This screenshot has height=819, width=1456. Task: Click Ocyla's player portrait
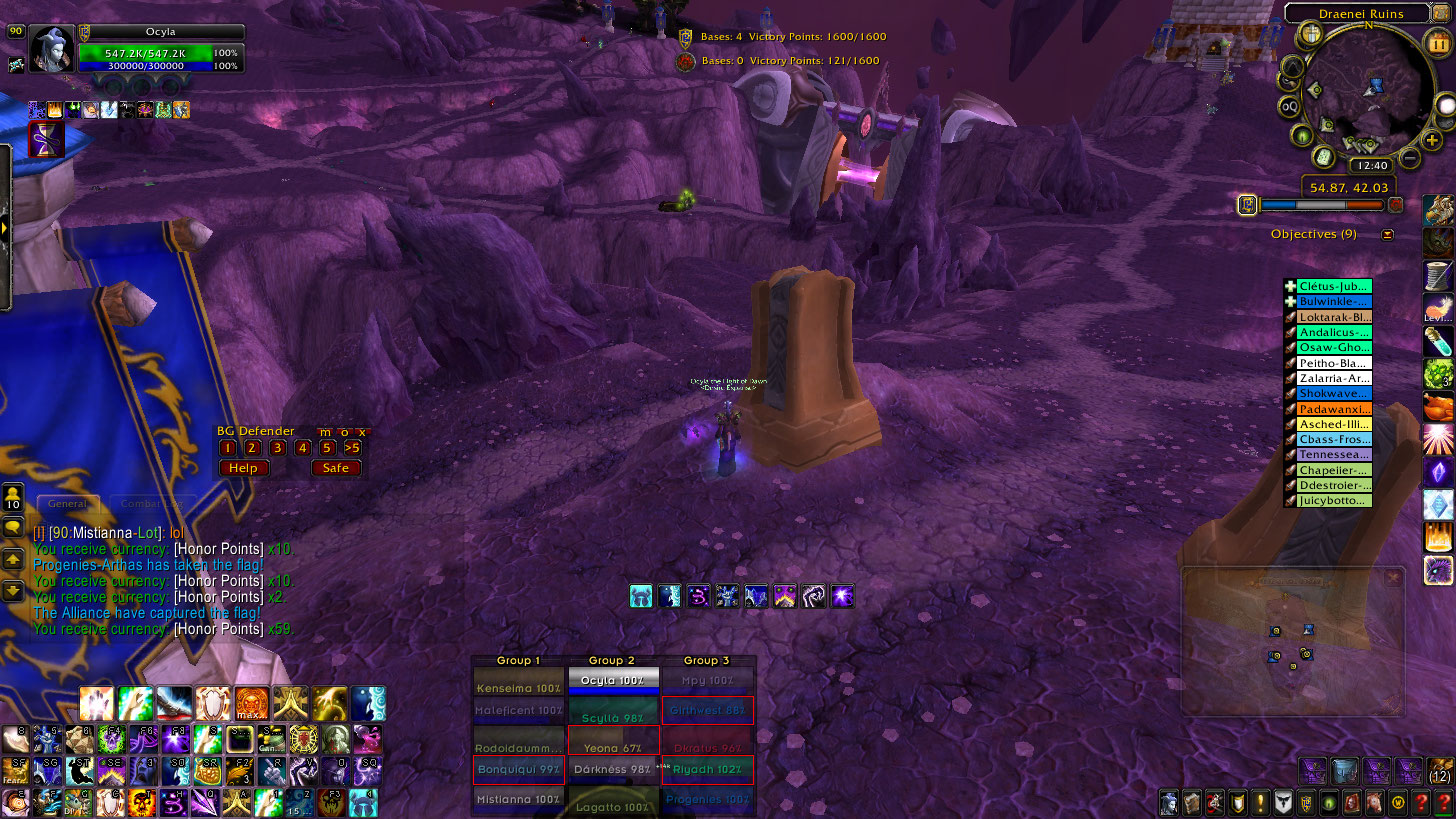click(52, 49)
